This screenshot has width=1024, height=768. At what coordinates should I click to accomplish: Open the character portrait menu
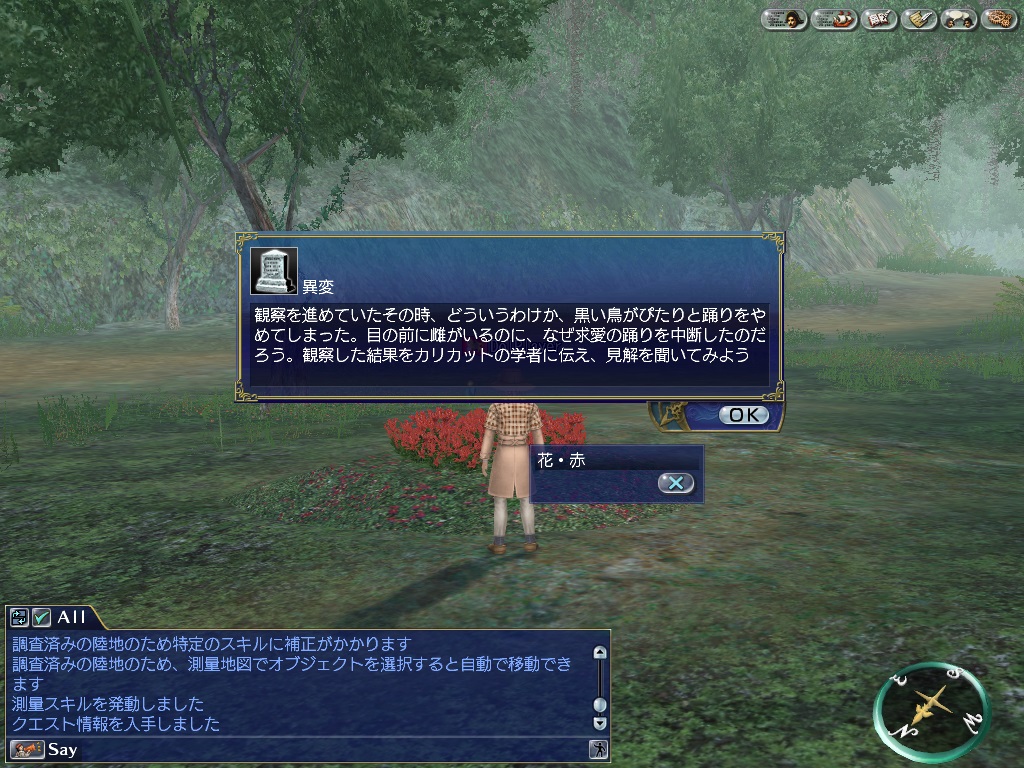(x=784, y=19)
